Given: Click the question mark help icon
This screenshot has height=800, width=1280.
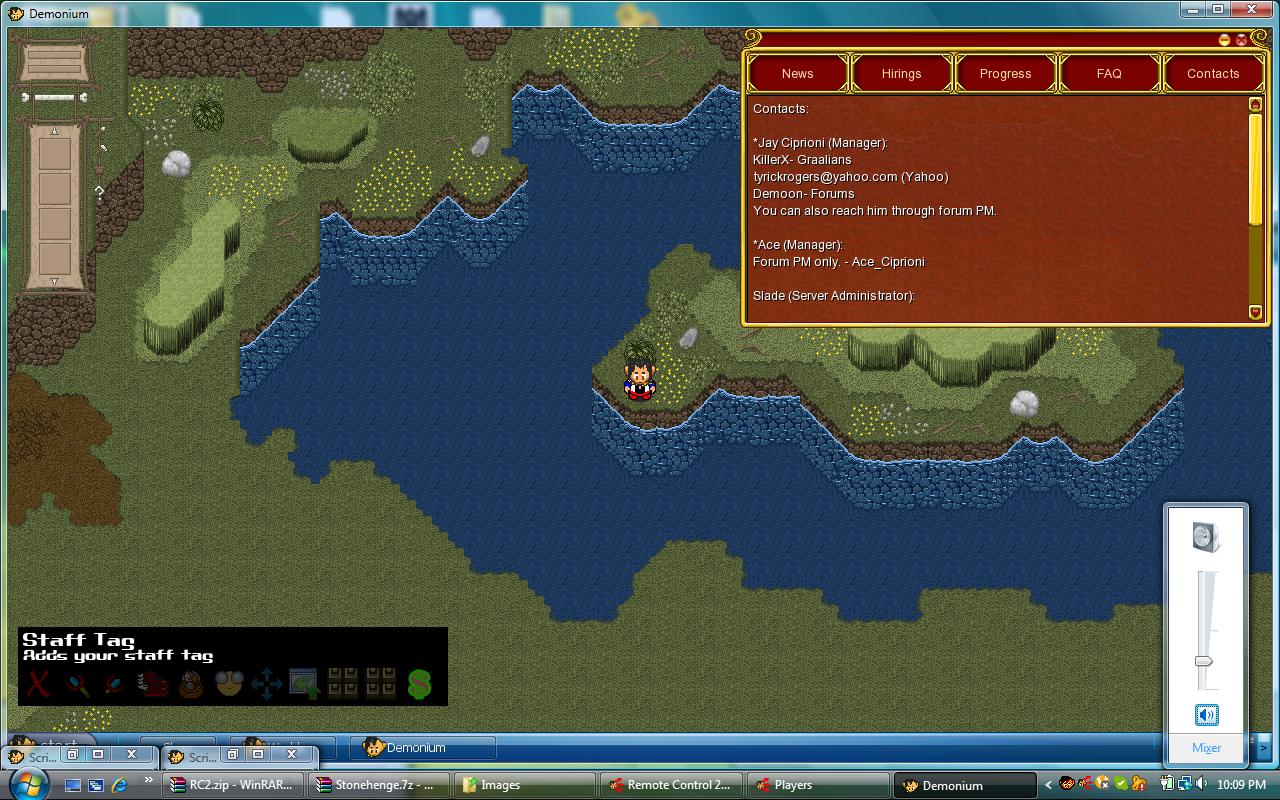Looking at the screenshot, I should point(99,190).
